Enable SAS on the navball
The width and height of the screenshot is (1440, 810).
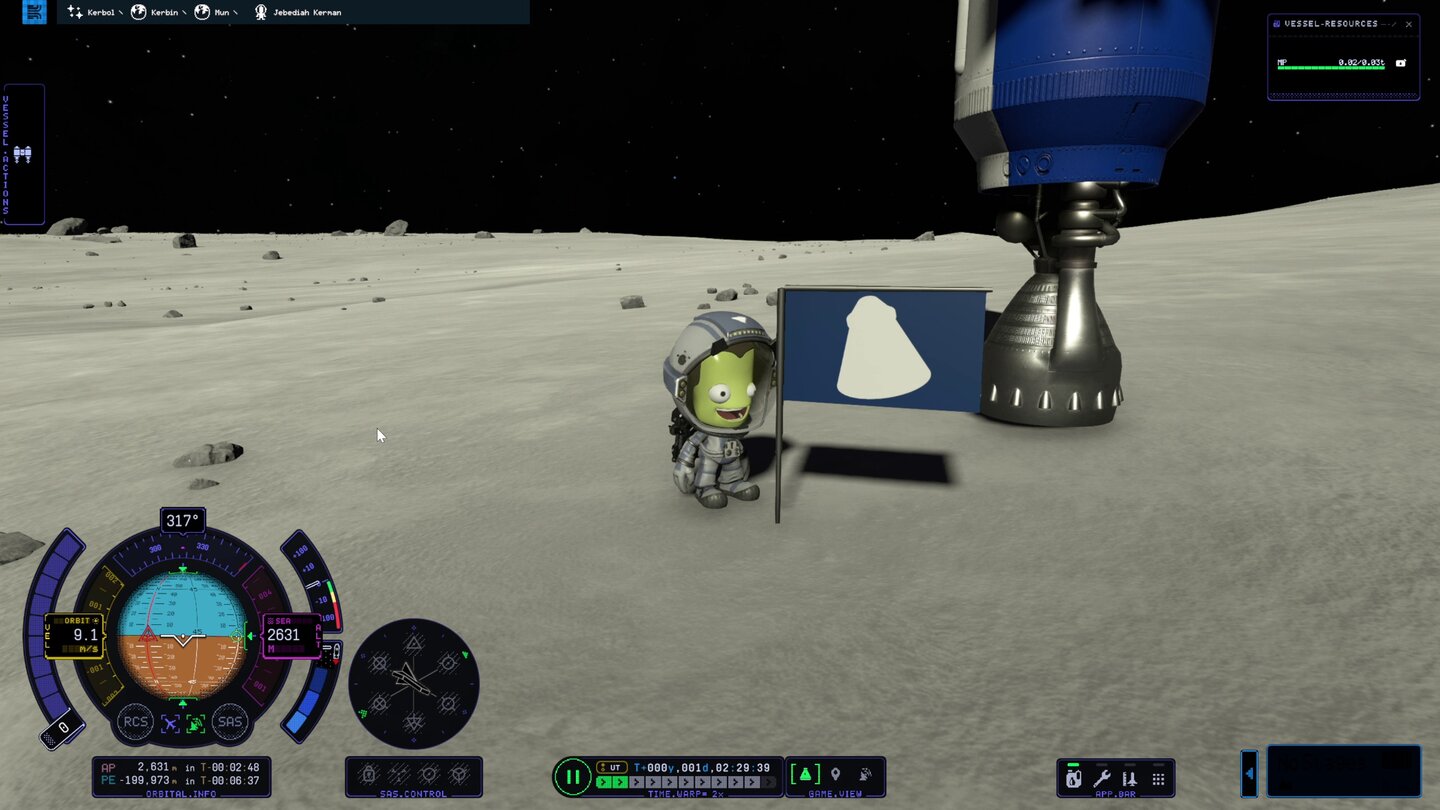(x=230, y=722)
